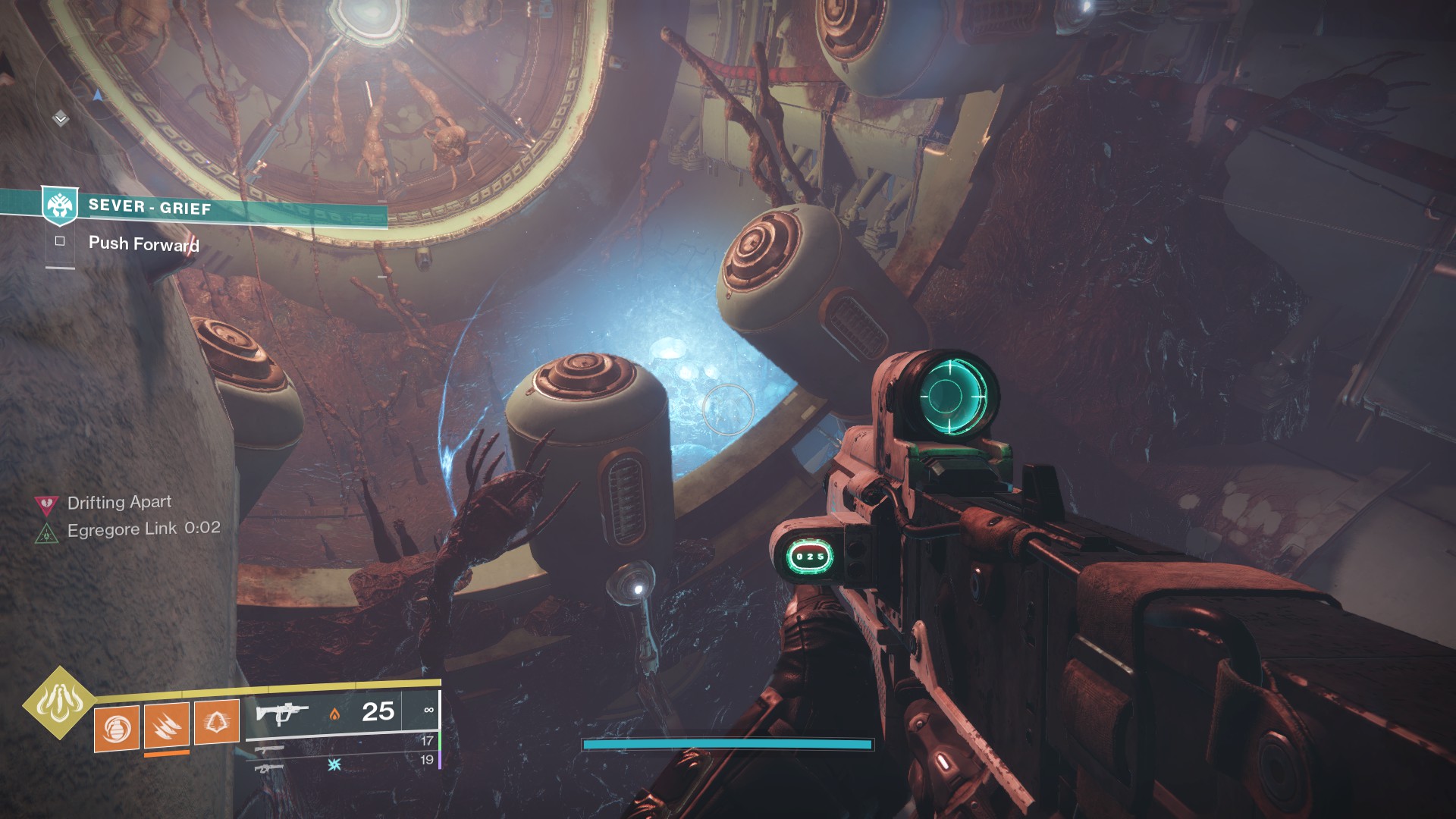Select the orange melee ability icon

click(167, 726)
